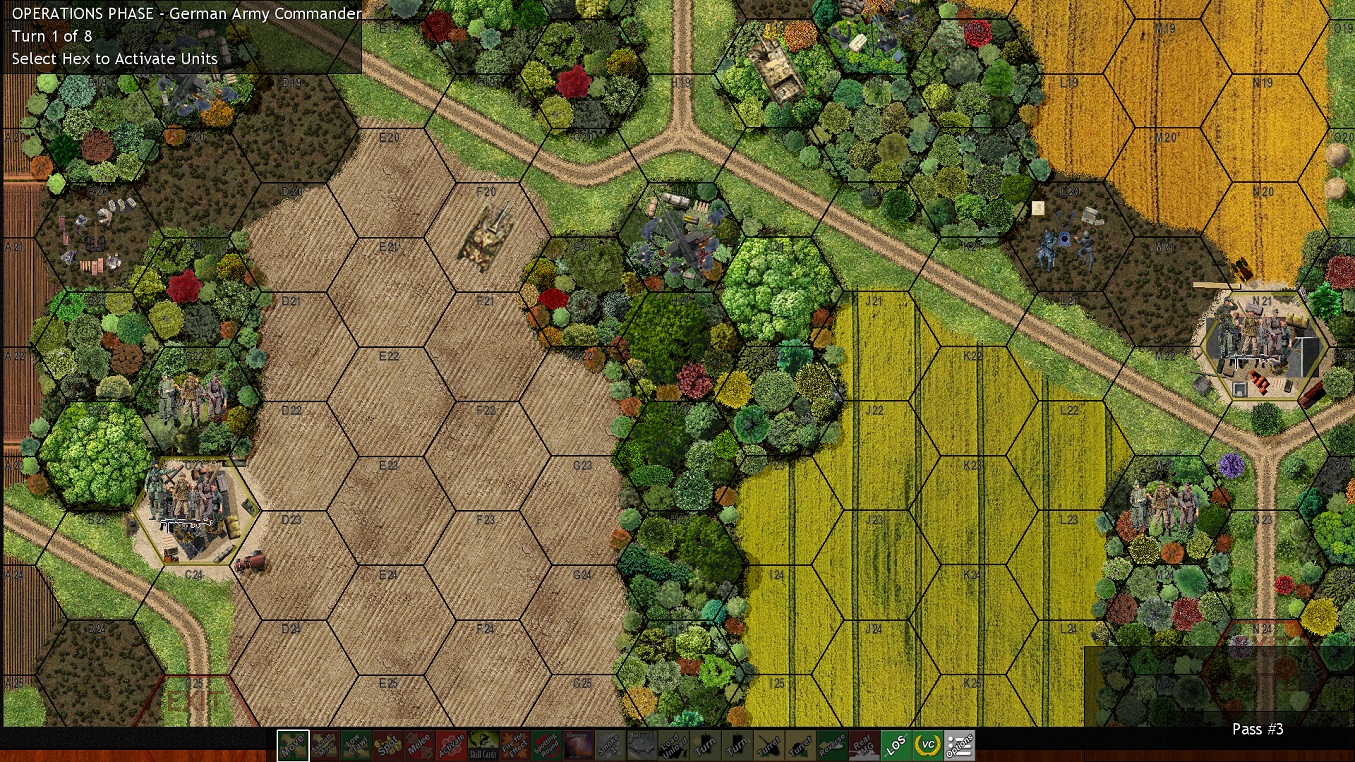The width and height of the screenshot is (1355, 762).
Task: Choose the Low Crawl command icon
Action: pos(358,746)
